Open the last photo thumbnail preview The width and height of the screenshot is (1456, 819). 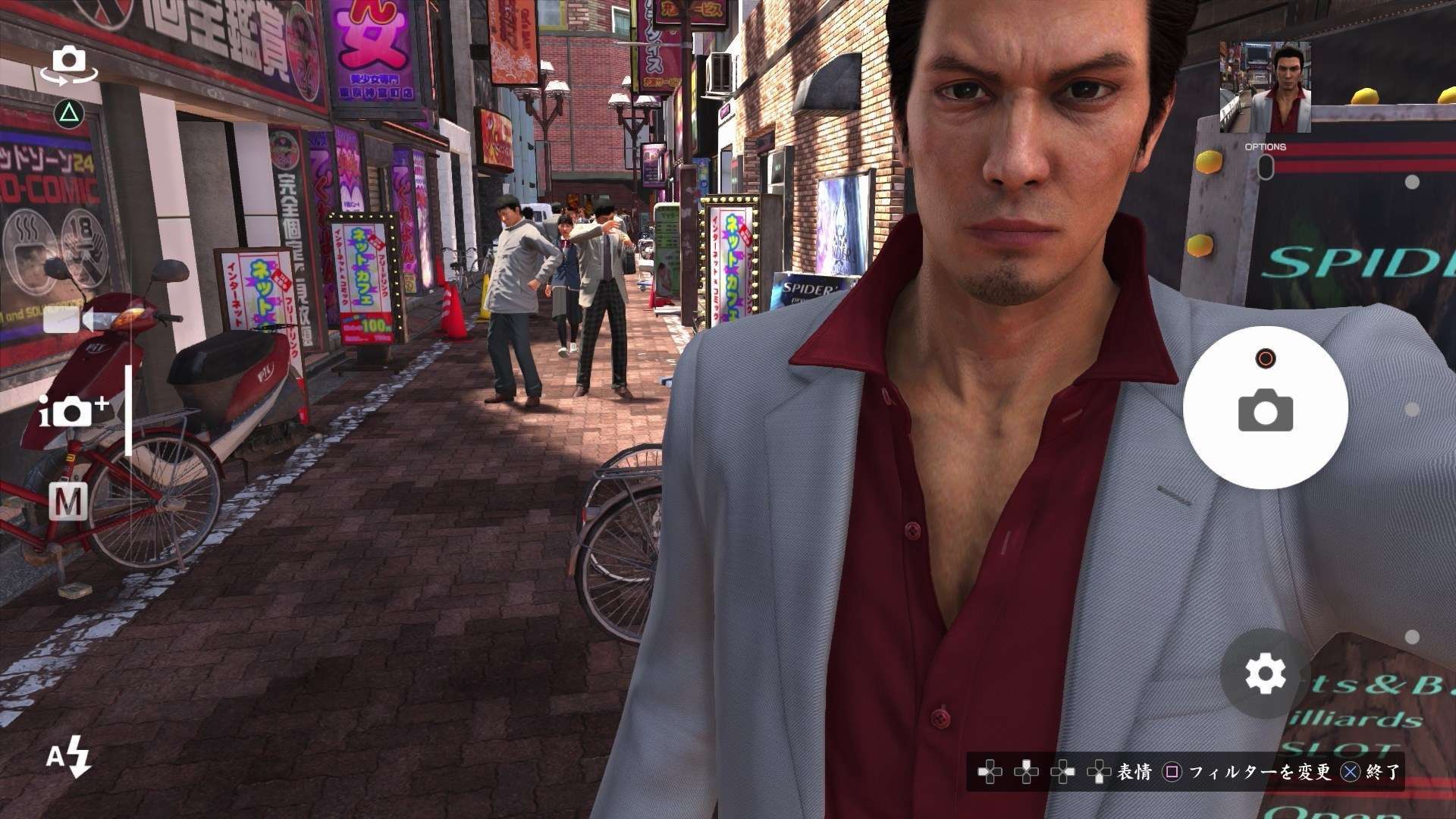coord(1264,86)
